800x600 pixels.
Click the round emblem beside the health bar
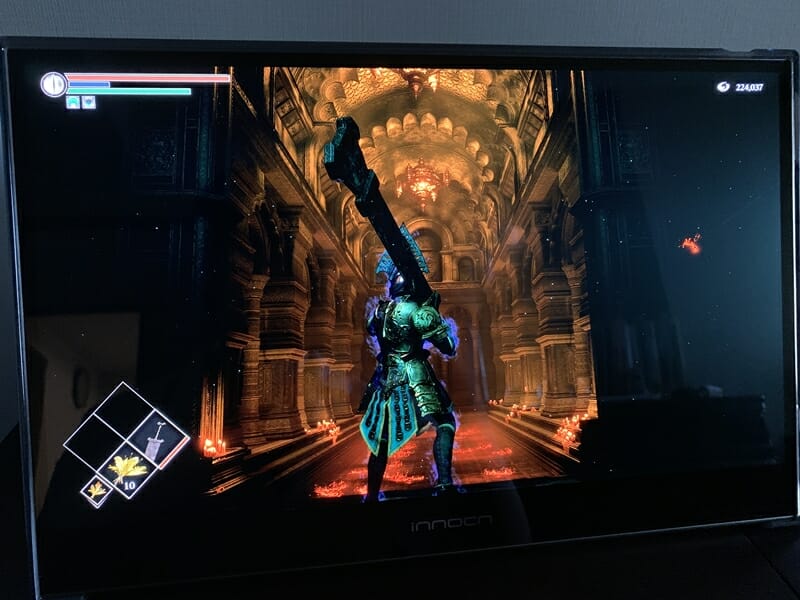tap(54, 84)
